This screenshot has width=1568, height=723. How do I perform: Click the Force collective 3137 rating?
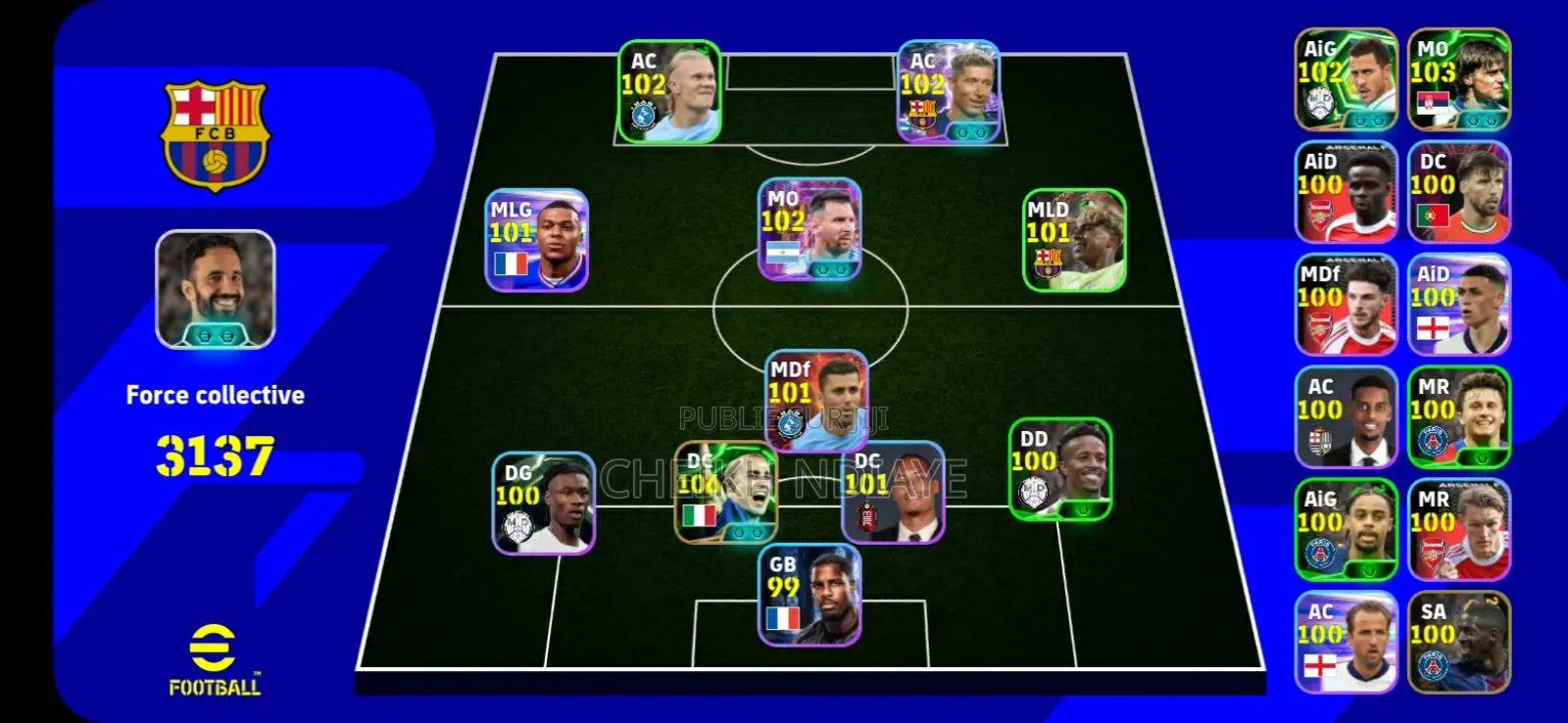(x=214, y=451)
